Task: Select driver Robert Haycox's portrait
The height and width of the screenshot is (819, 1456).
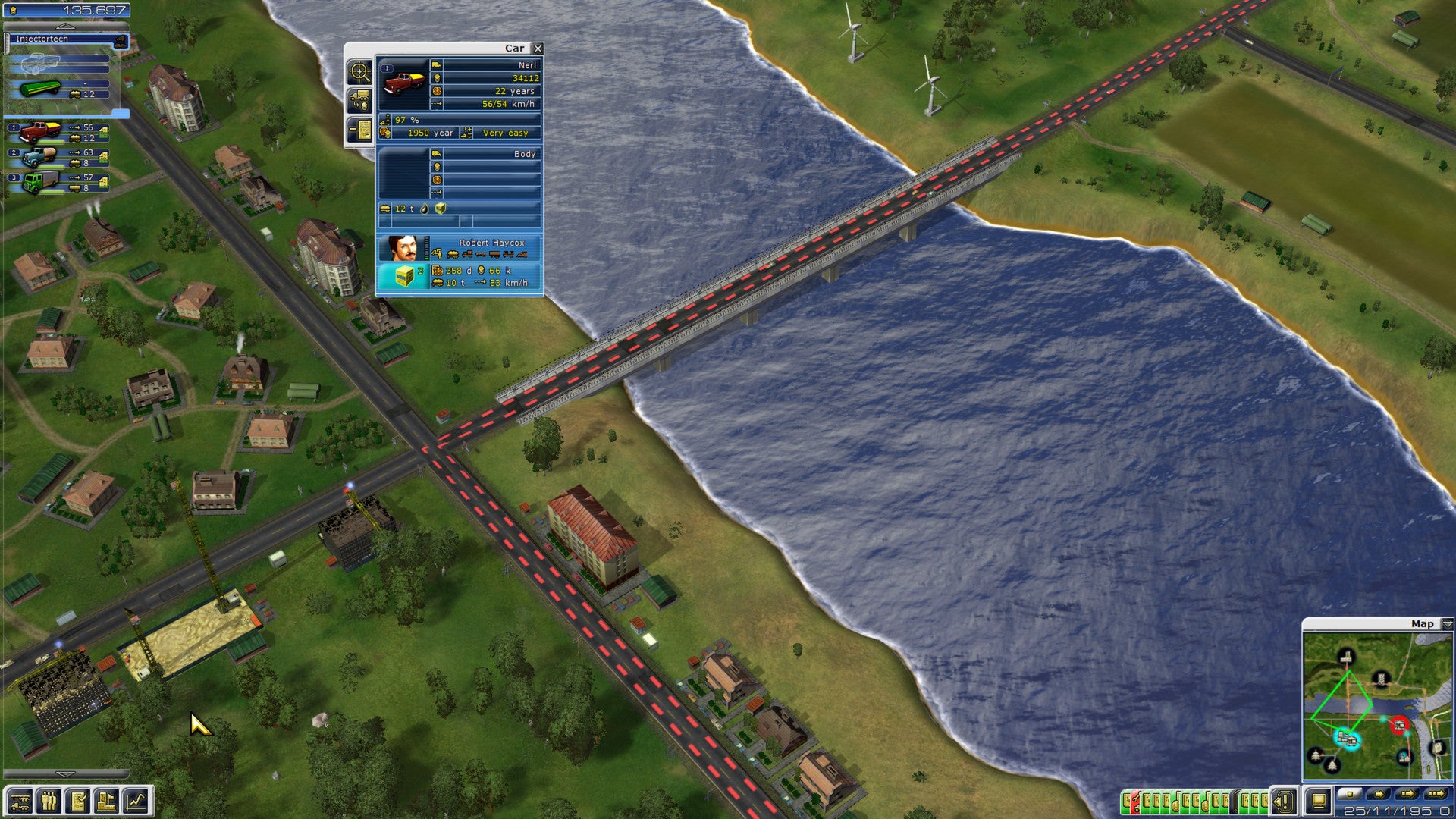Action: 403,248
